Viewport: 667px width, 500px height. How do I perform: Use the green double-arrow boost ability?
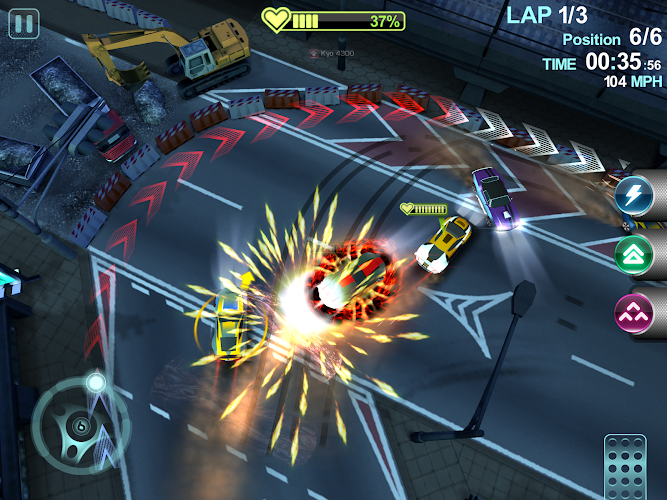tap(633, 254)
